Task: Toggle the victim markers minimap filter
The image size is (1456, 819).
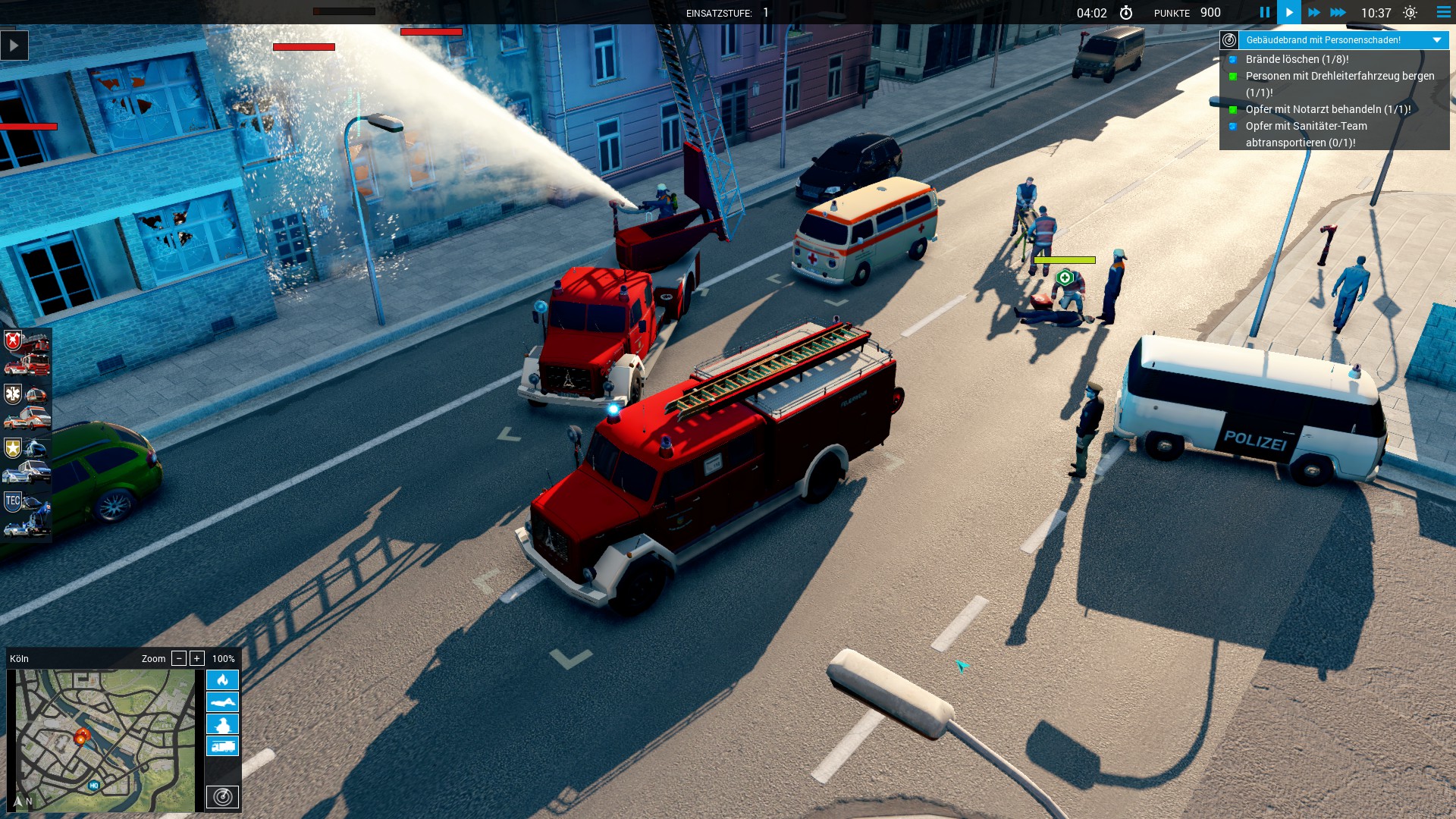Action: pos(222,701)
